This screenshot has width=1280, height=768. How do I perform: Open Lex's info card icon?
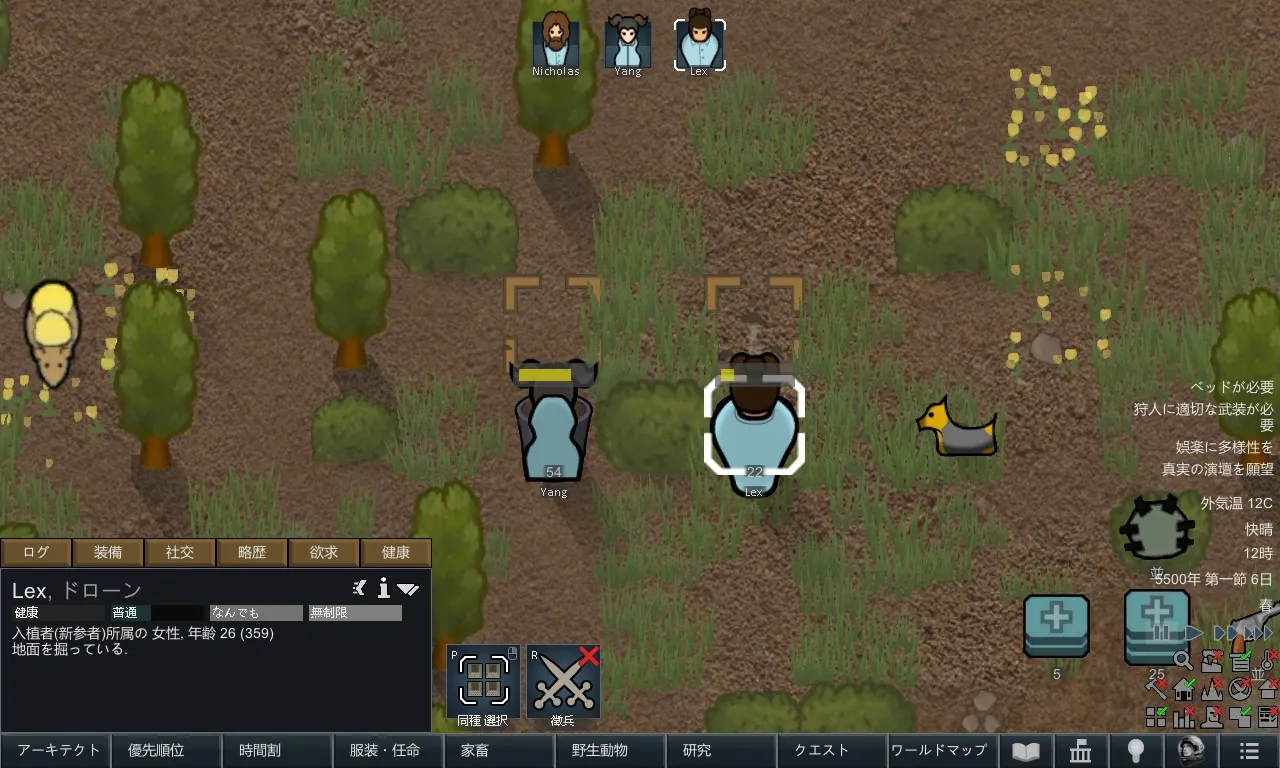tap(383, 588)
